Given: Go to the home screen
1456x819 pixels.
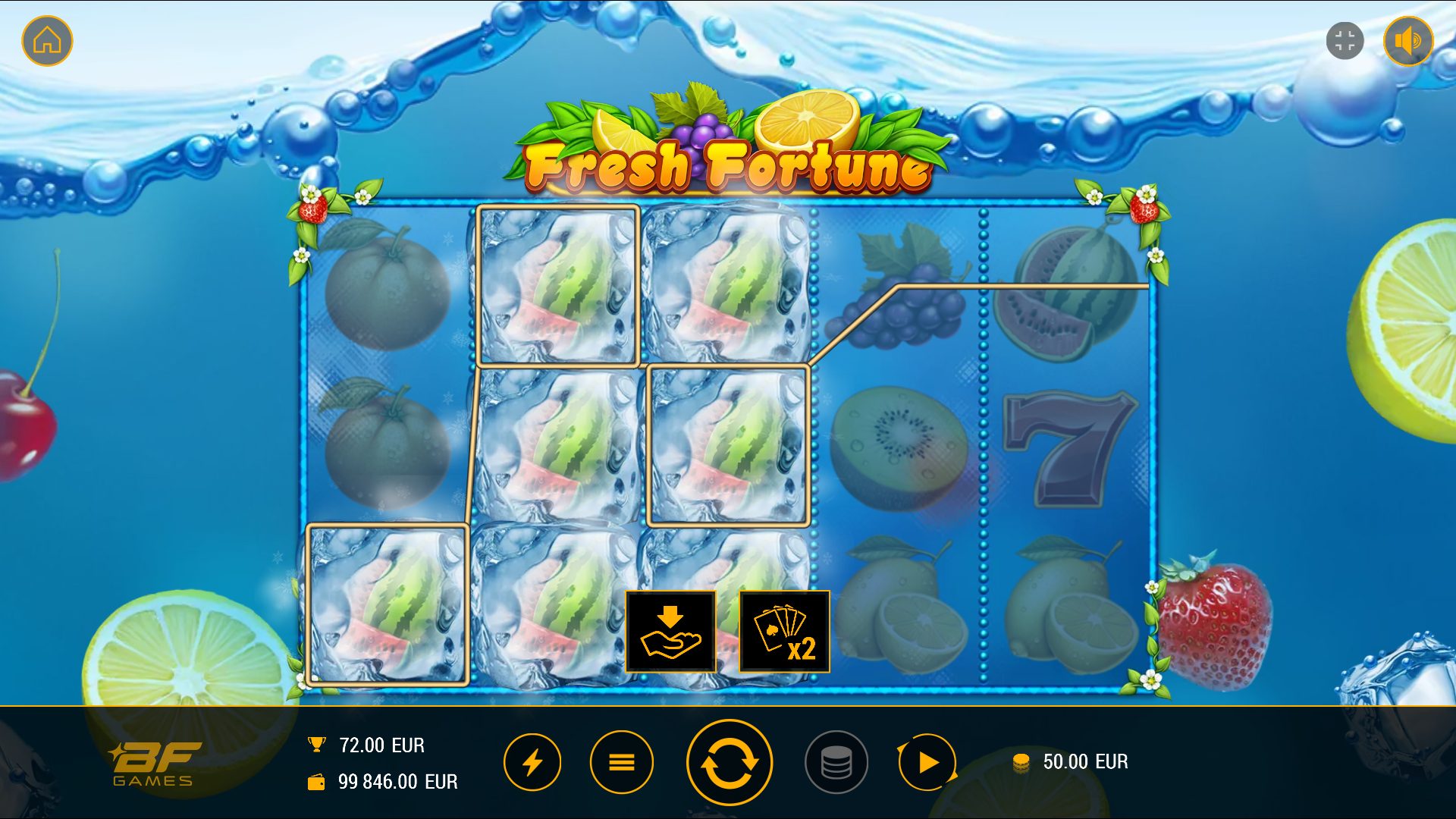Looking at the screenshot, I should point(47,41).
